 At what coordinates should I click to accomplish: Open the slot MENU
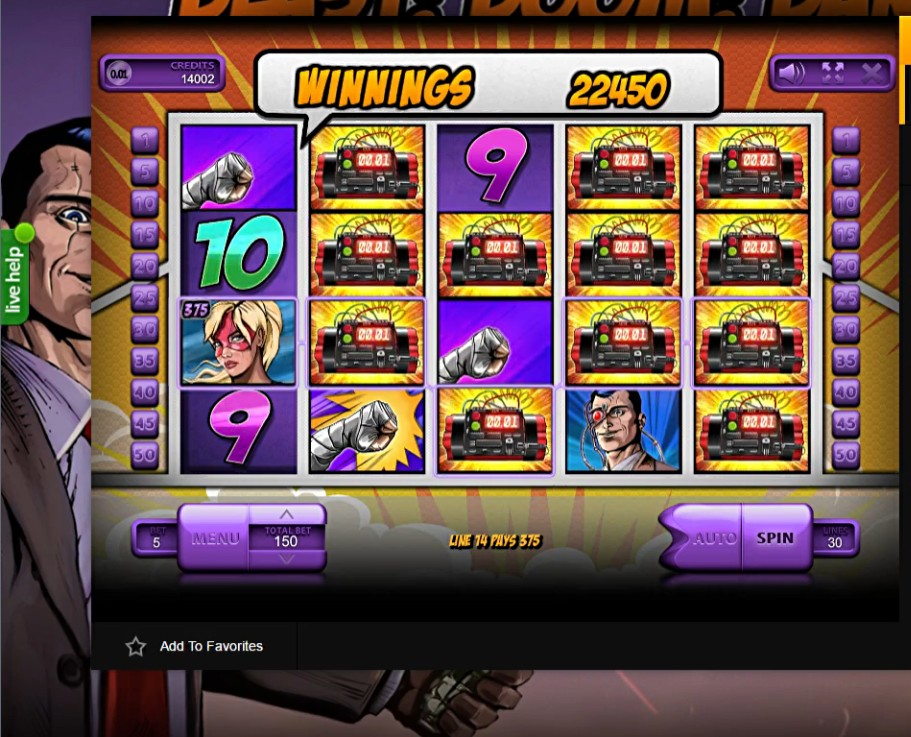click(215, 538)
